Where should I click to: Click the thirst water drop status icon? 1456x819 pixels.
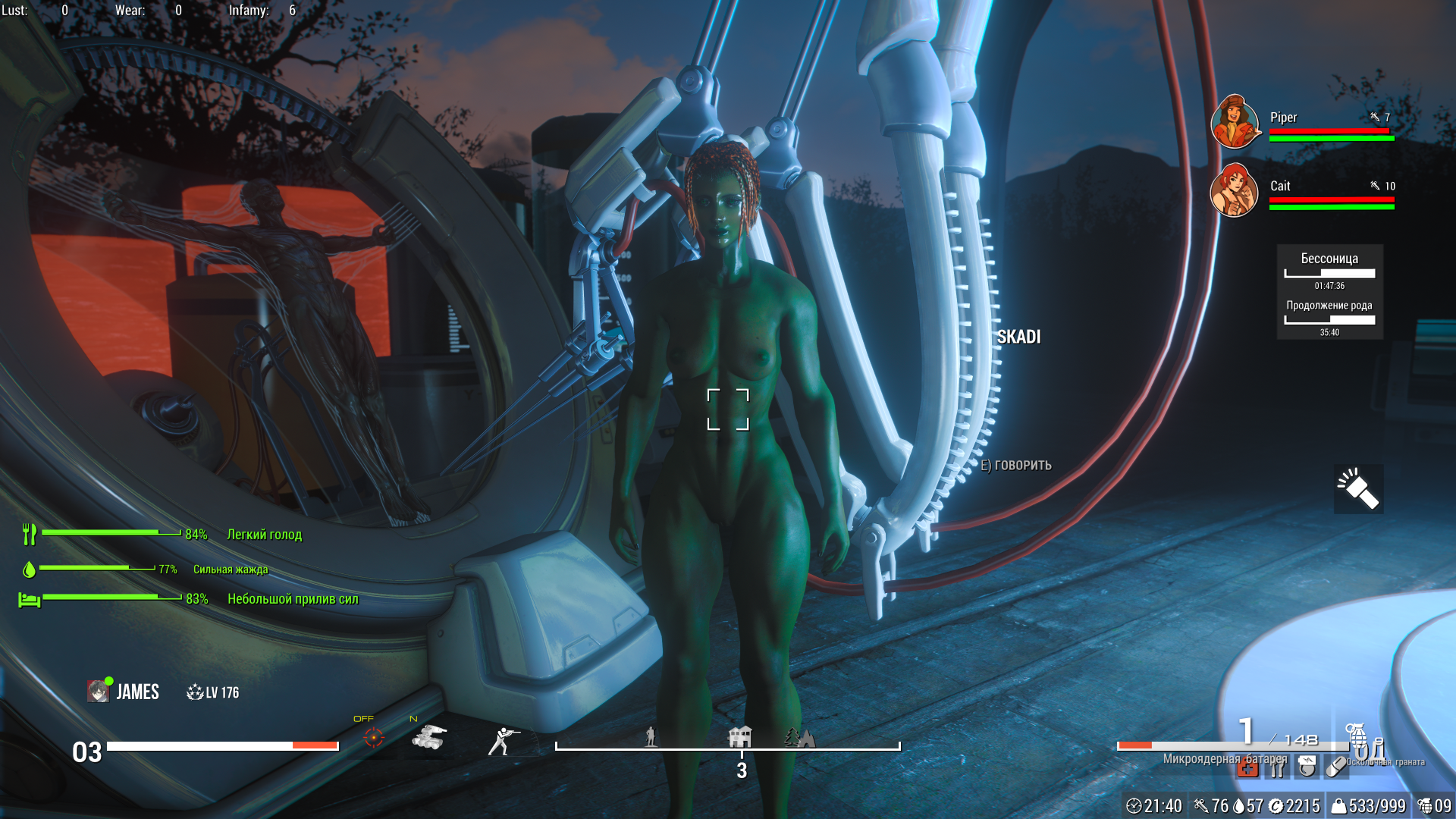(29, 569)
